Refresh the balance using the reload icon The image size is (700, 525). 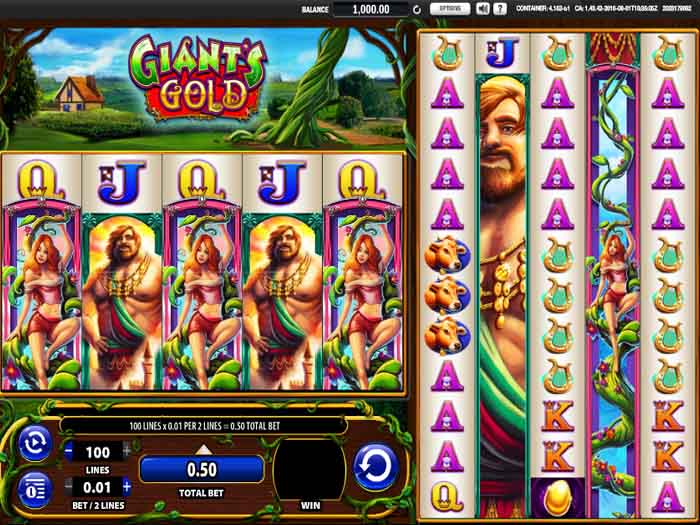[x=417, y=10]
